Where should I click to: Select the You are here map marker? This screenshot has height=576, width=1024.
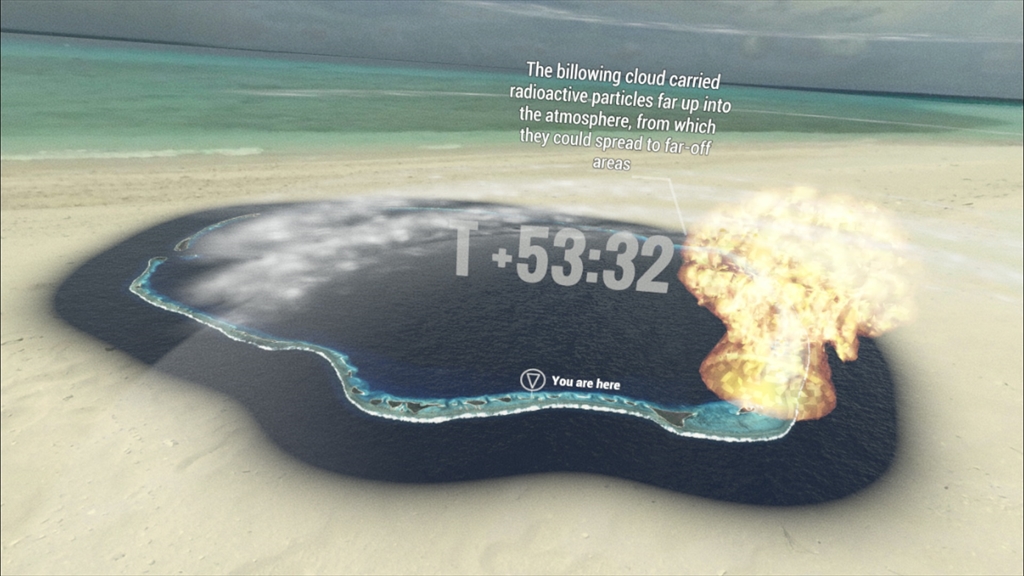pos(533,380)
